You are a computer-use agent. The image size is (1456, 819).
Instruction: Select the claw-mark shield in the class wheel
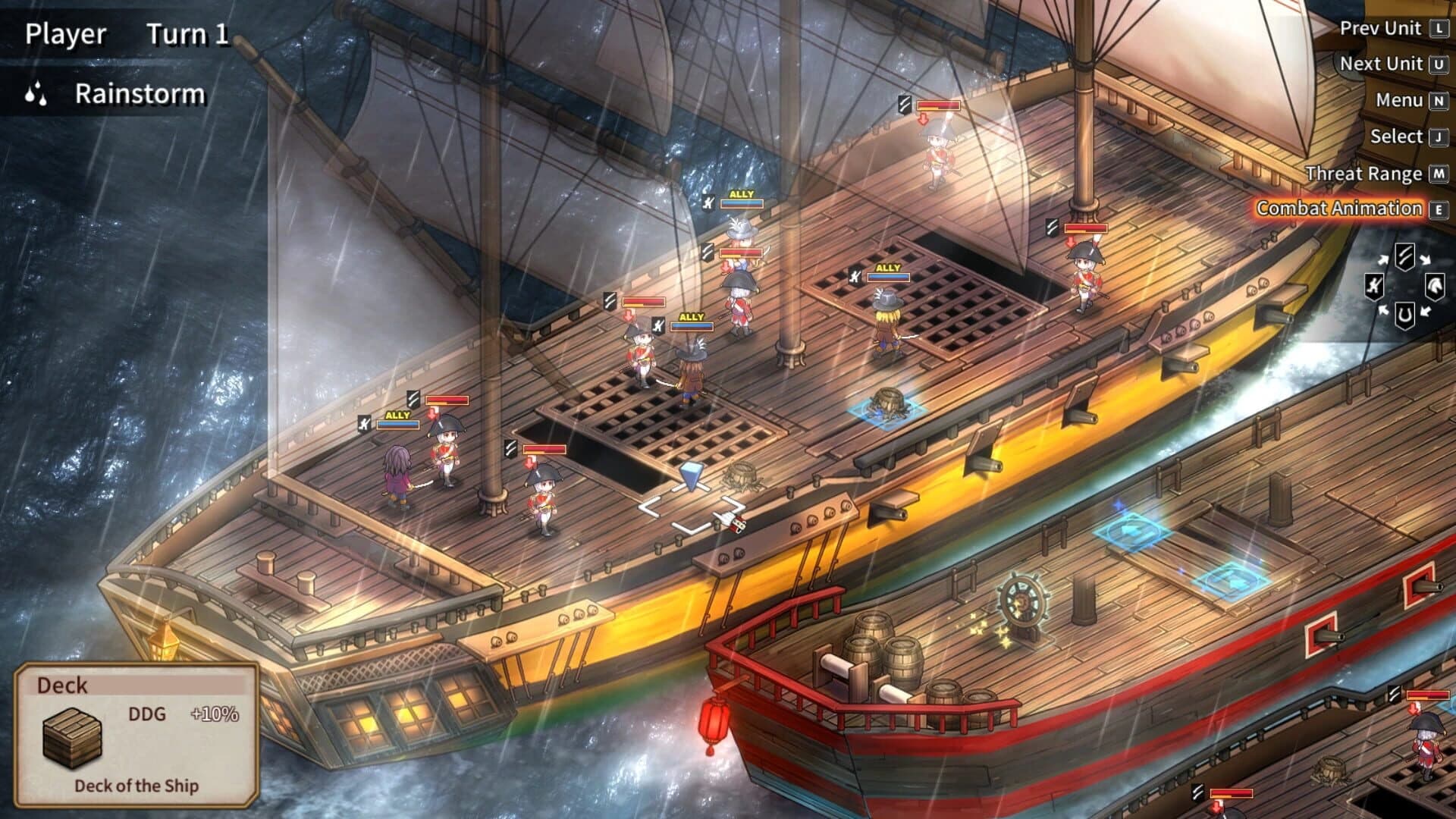click(x=1404, y=257)
